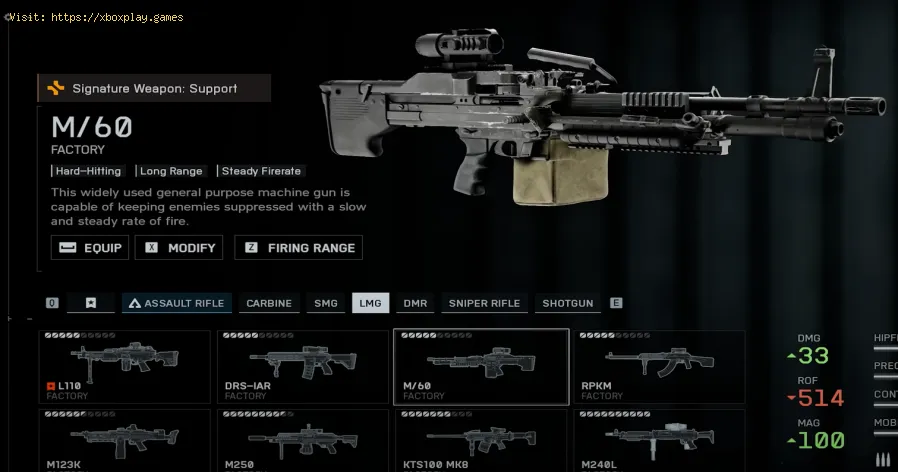The height and width of the screenshot is (472, 898).
Task: Open the DMR weapons tab
Action: 415,303
